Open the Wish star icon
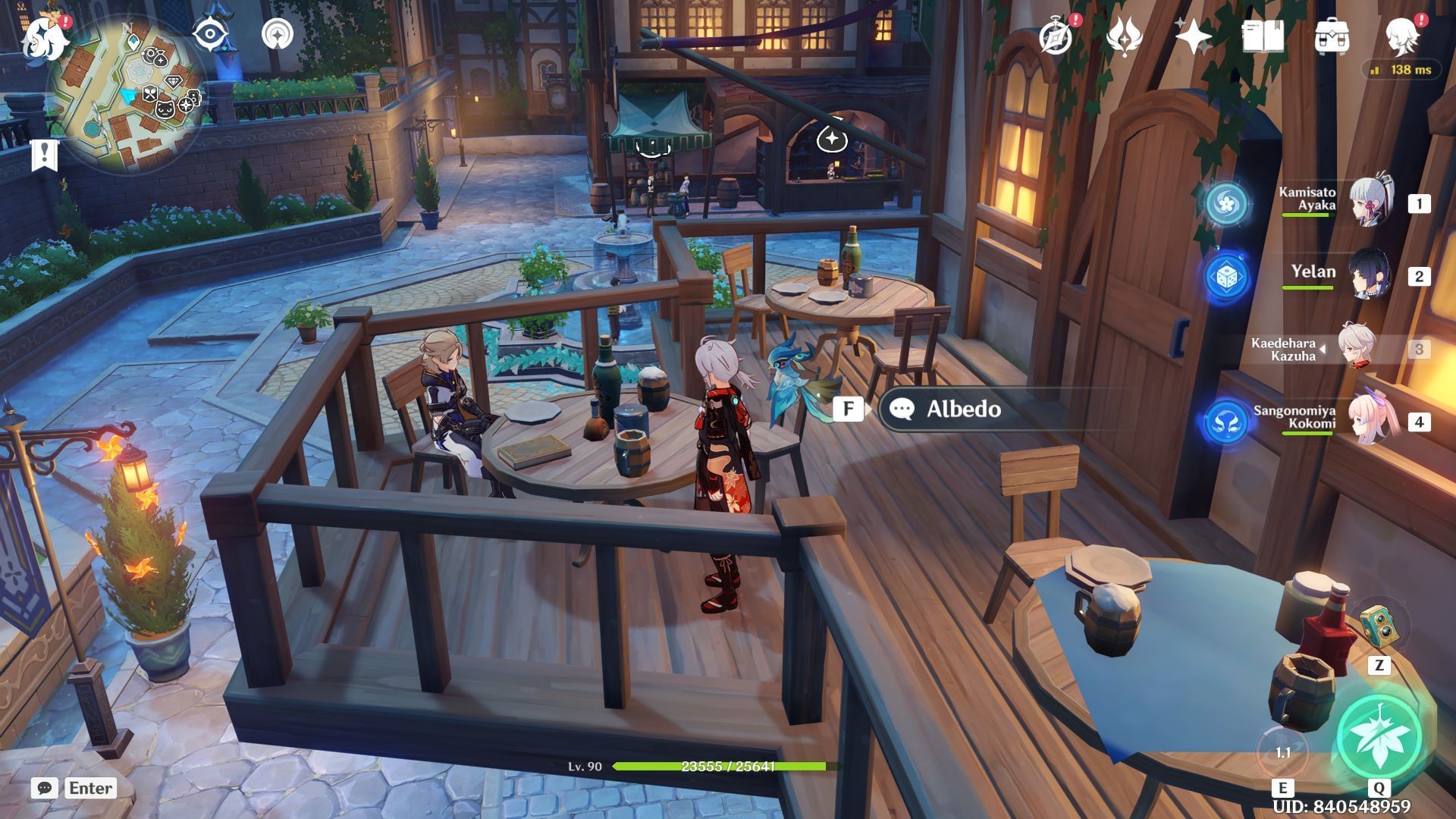 point(1193,36)
